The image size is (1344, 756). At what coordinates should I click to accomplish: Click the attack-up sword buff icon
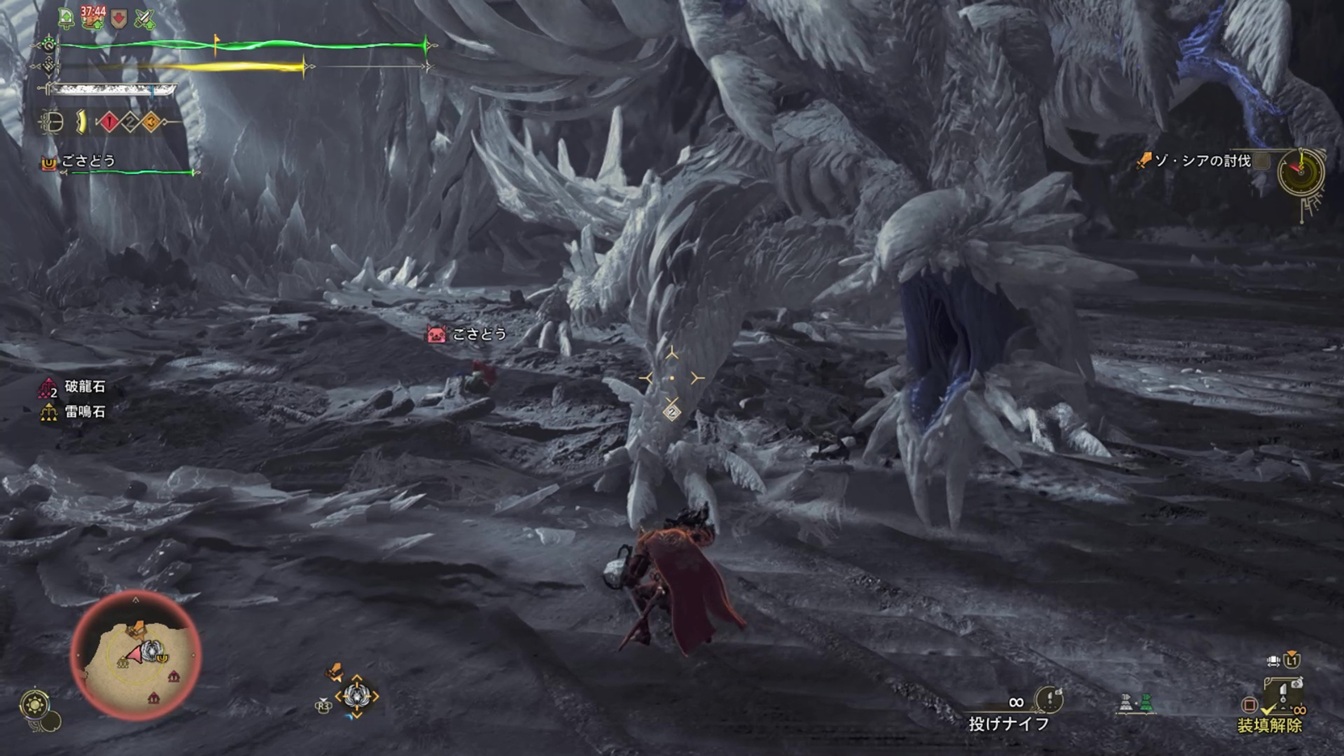(144, 18)
